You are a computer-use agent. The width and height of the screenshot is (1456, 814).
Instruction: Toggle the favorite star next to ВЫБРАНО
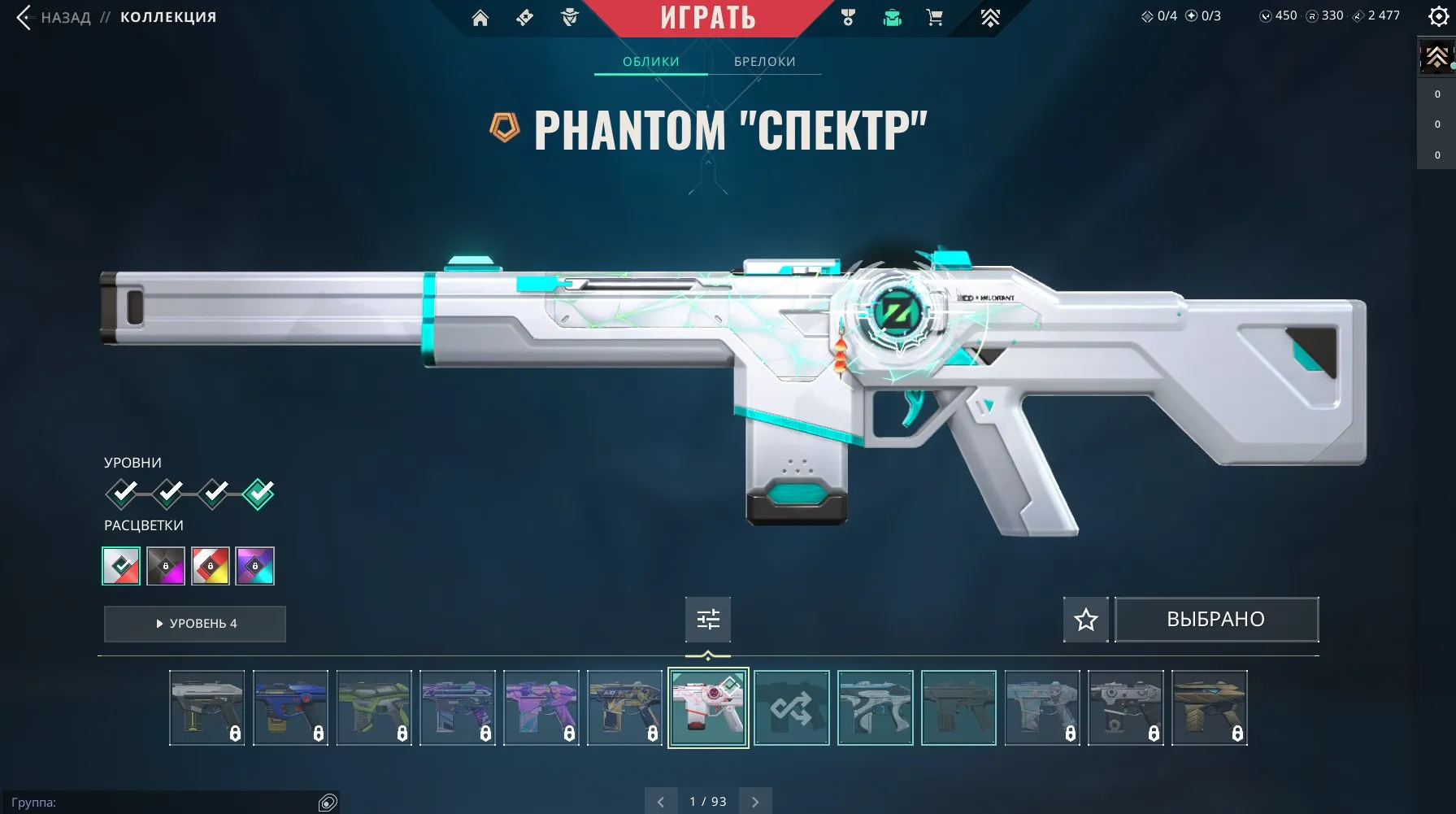[1085, 619]
